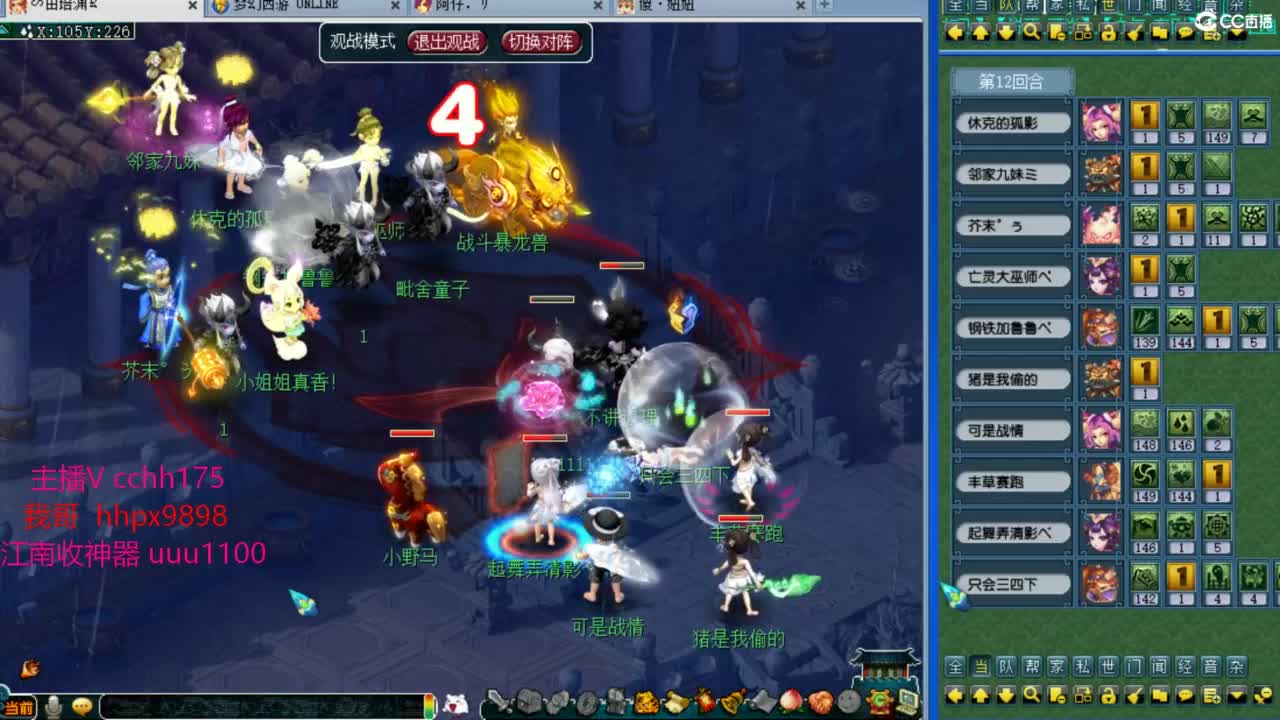1280x720 pixels.
Task: Open the yellow chat bubble icon
Action: [x=1186, y=697]
